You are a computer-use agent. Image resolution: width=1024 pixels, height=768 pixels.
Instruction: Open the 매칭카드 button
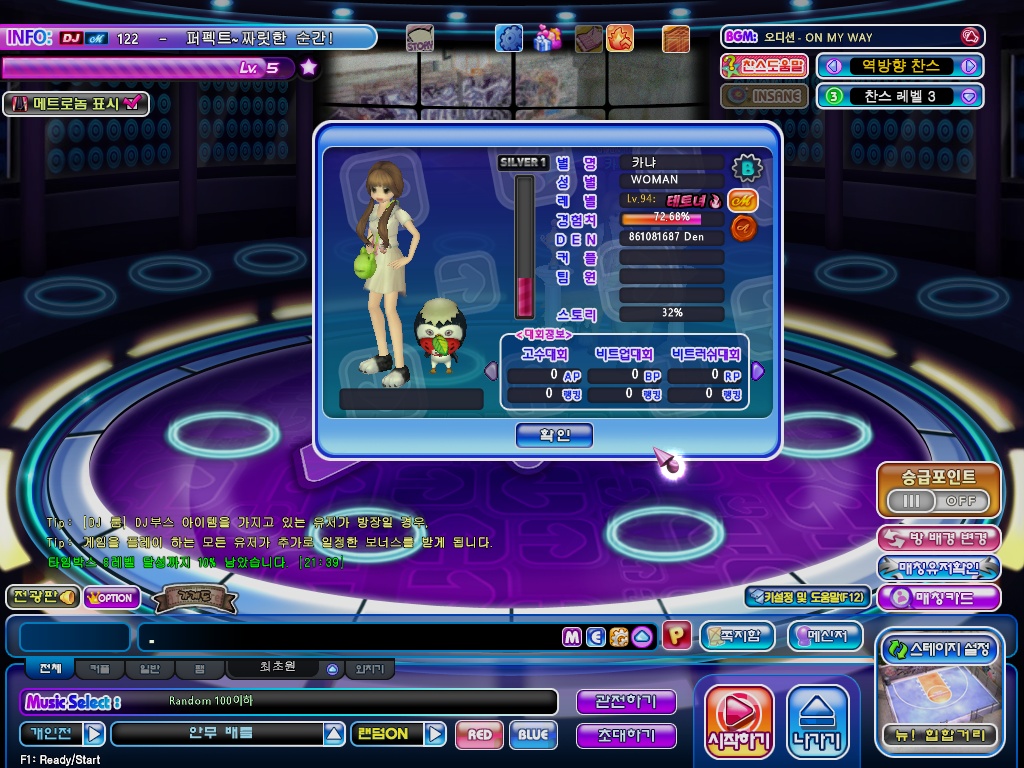click(x=938, y=598)
